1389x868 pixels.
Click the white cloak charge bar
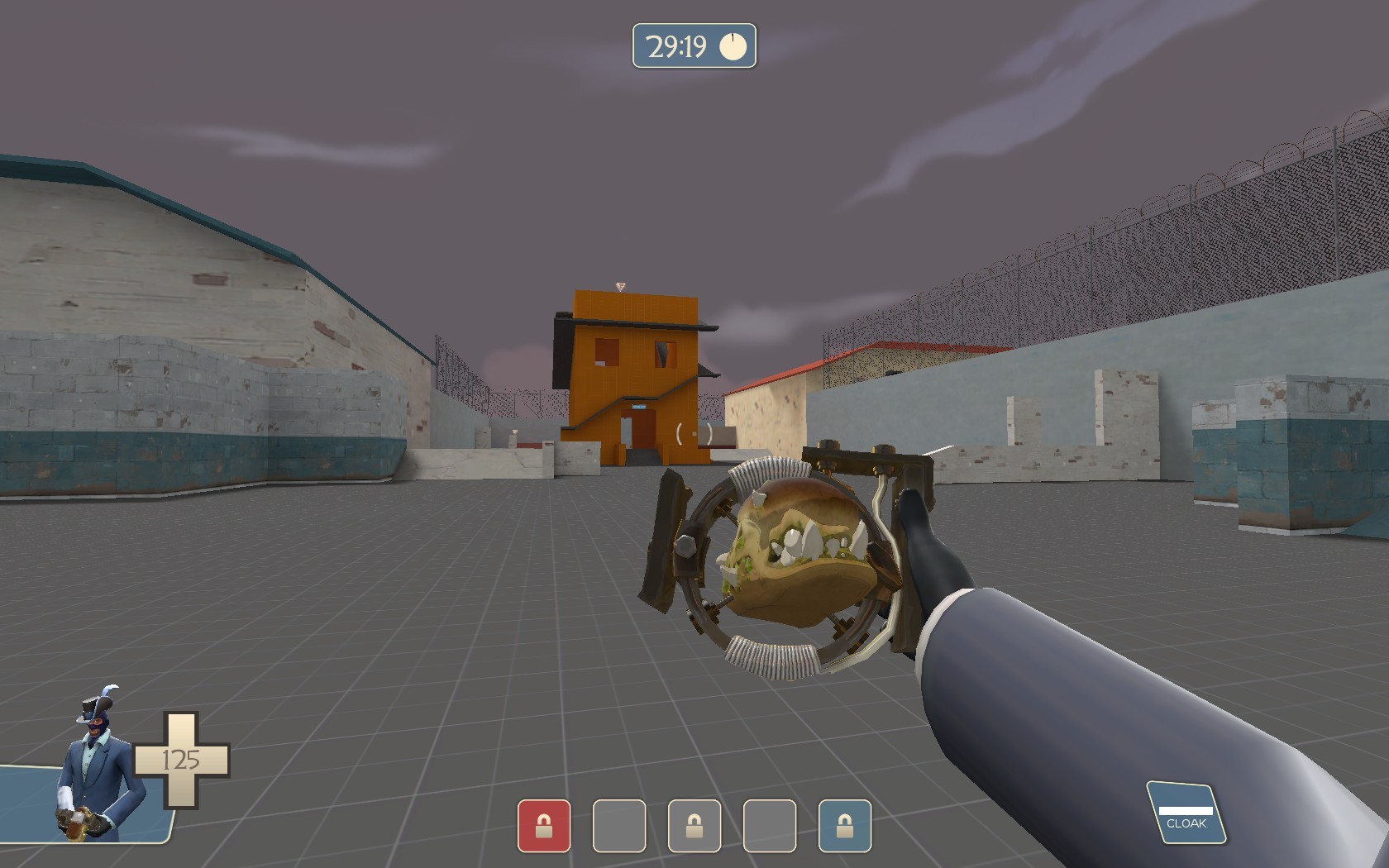pos(1186,812)
